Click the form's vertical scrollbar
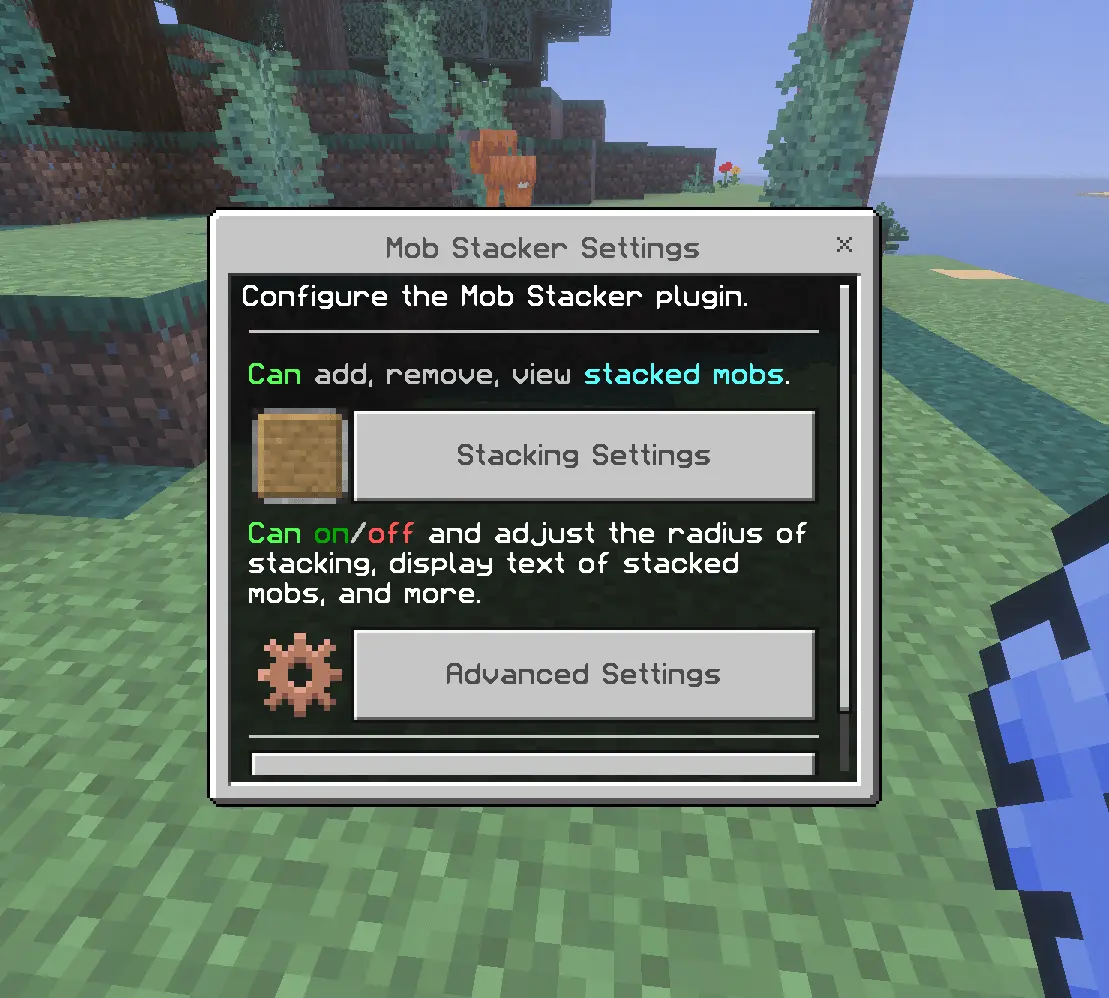The image size is (1109, 998). coord(845,500)
